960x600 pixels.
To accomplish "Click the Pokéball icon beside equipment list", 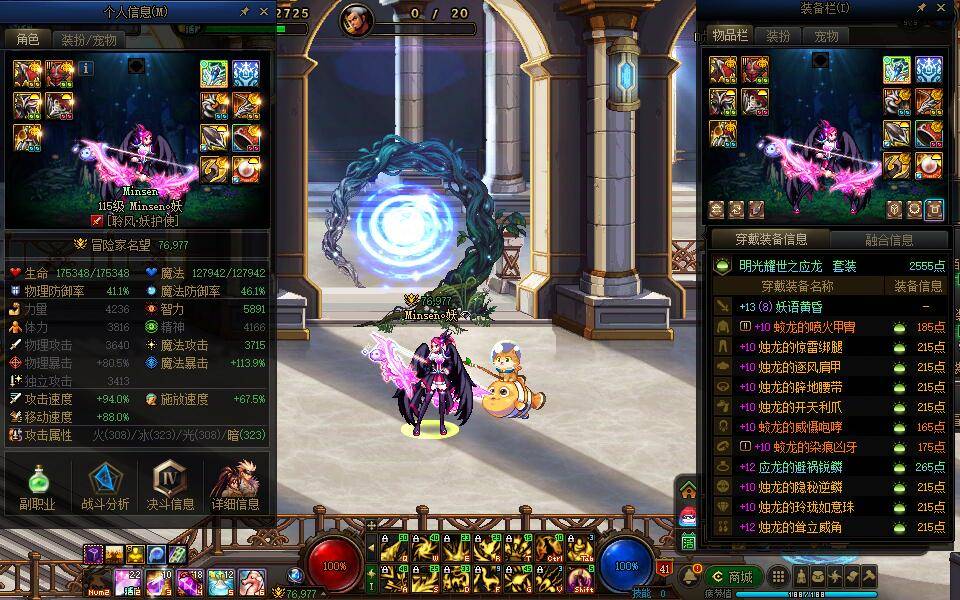I will (688, 516).
